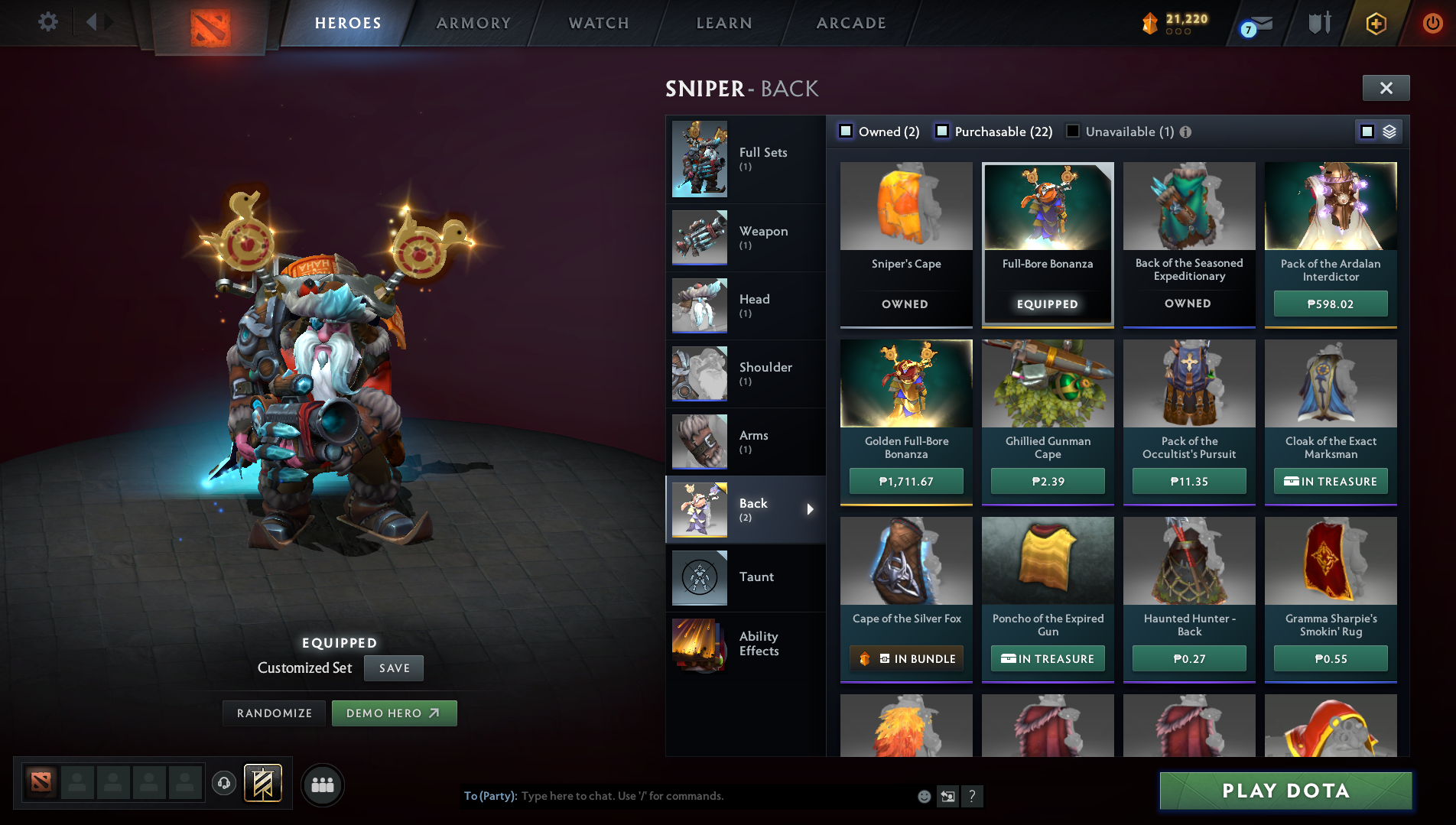Open the friends list icon

[x=322, y=783]
